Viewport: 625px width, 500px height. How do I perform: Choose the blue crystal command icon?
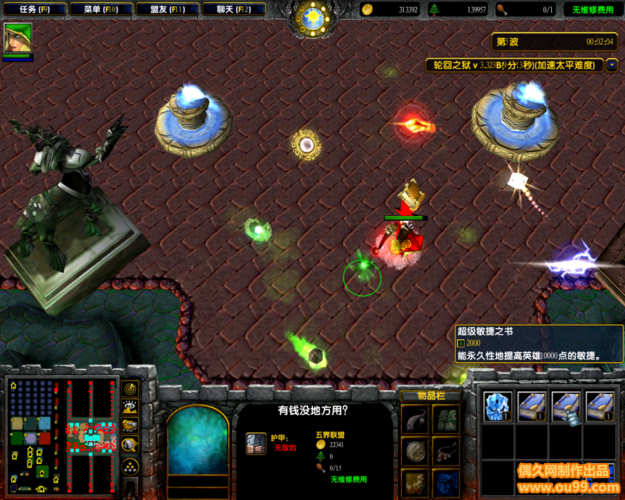pos(497,404)
